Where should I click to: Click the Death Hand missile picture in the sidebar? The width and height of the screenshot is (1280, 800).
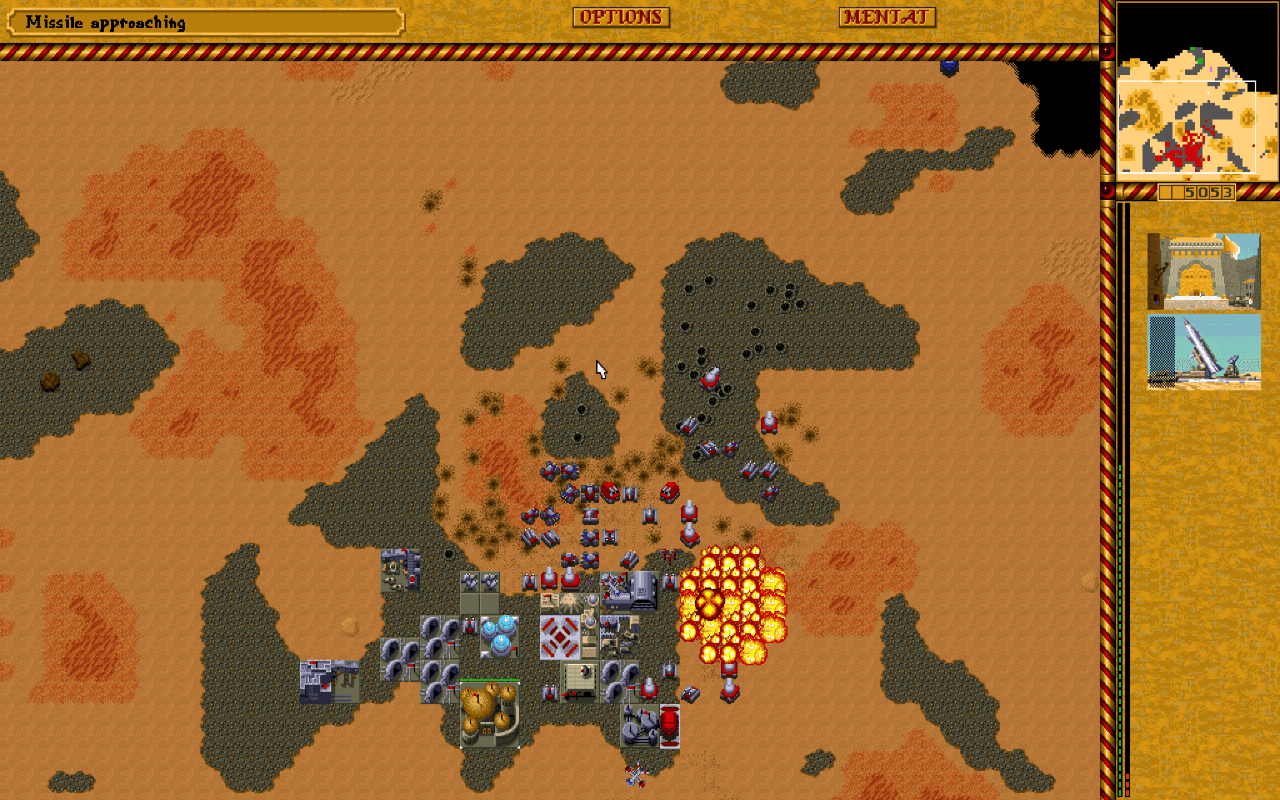[1204, 352]
